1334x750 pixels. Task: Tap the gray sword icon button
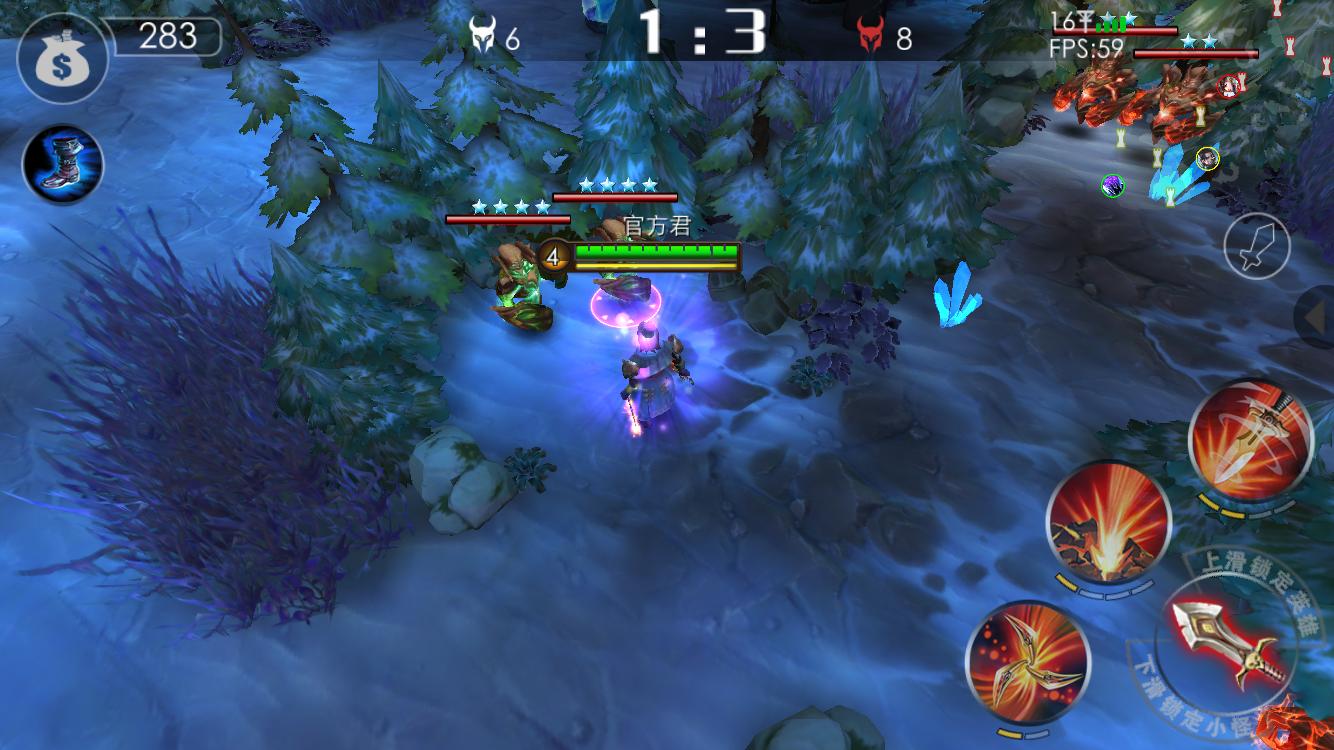point(1257,245)
